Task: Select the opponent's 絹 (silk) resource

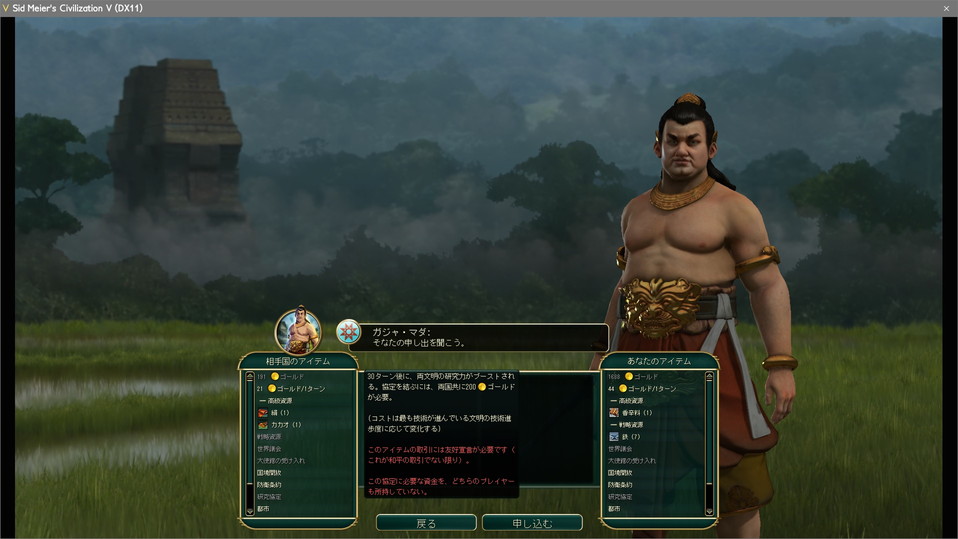Action: tap(275, 412)
